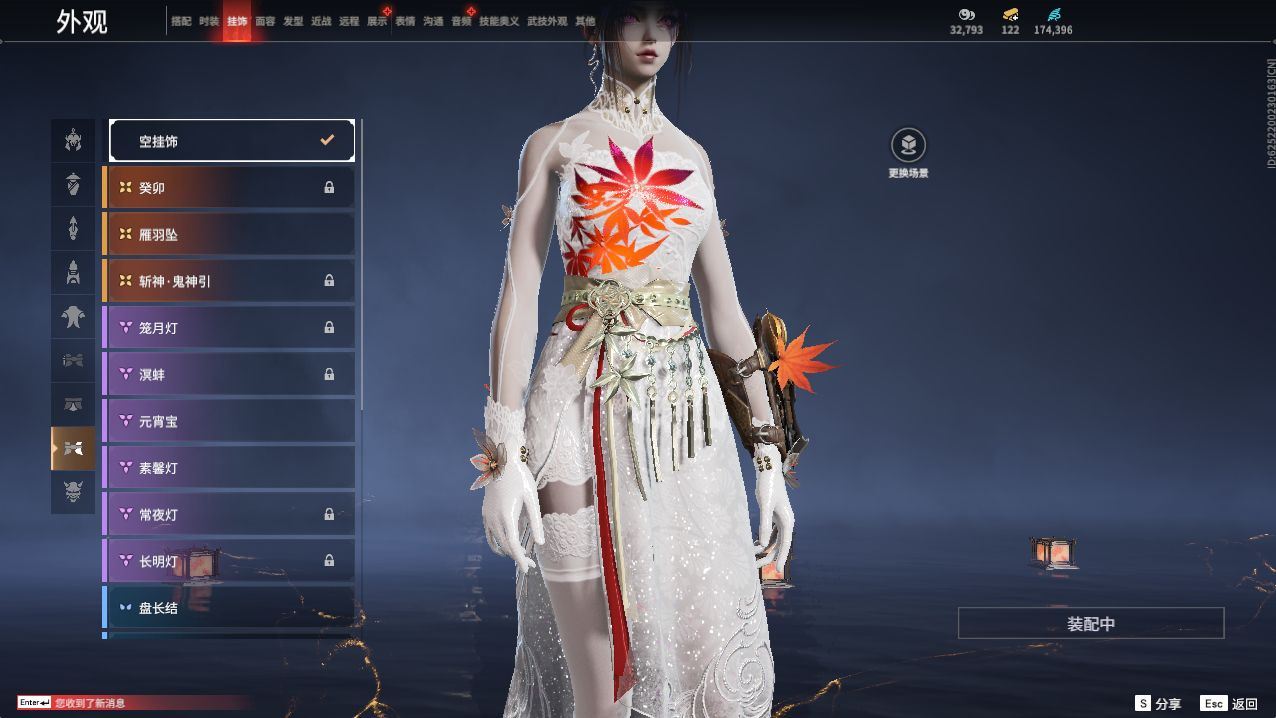
Task: Select the demon mask accessory category
Action: [x=73, y=492]
